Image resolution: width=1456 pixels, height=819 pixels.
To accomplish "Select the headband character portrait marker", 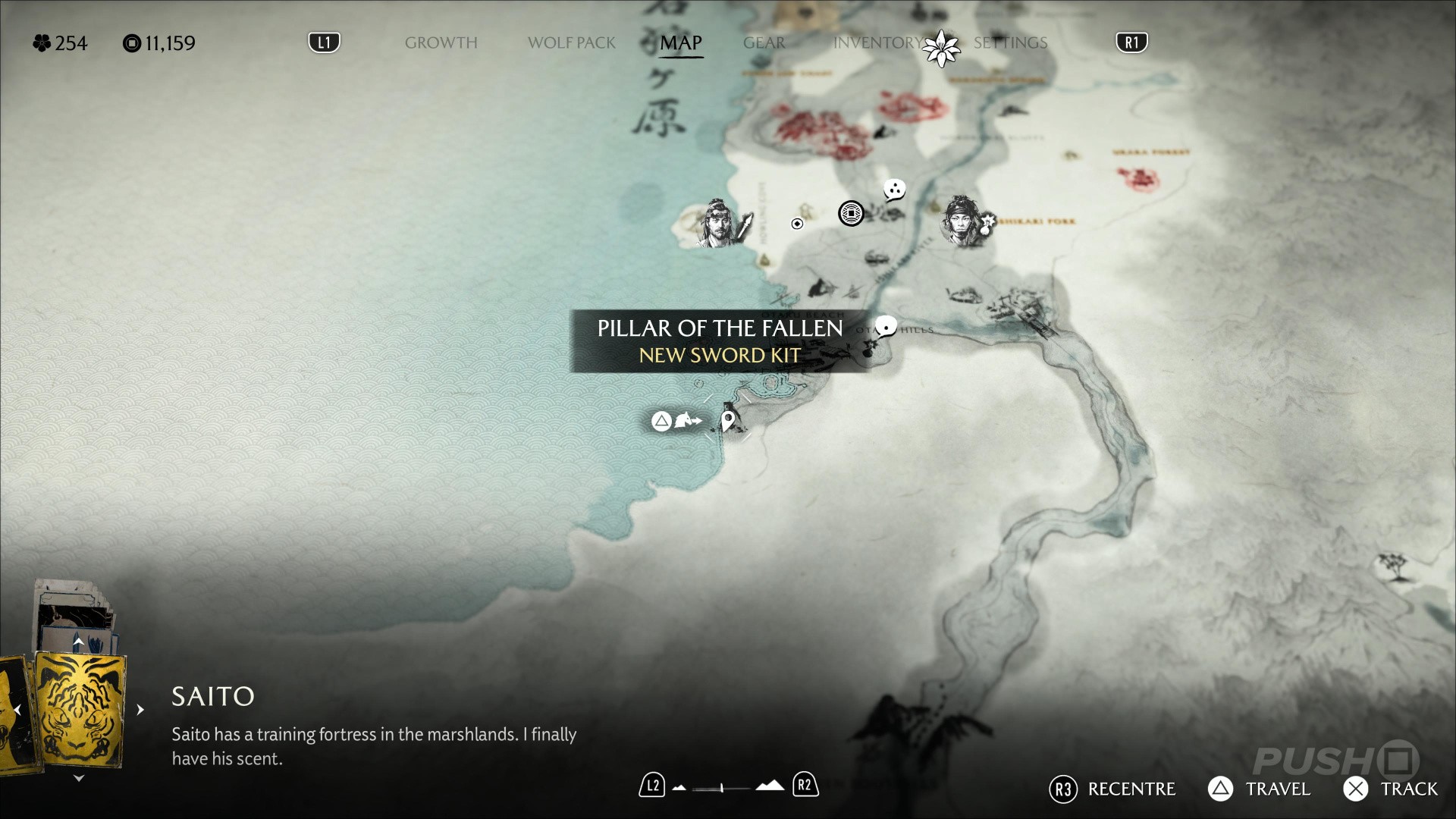I will pos(962,221).
